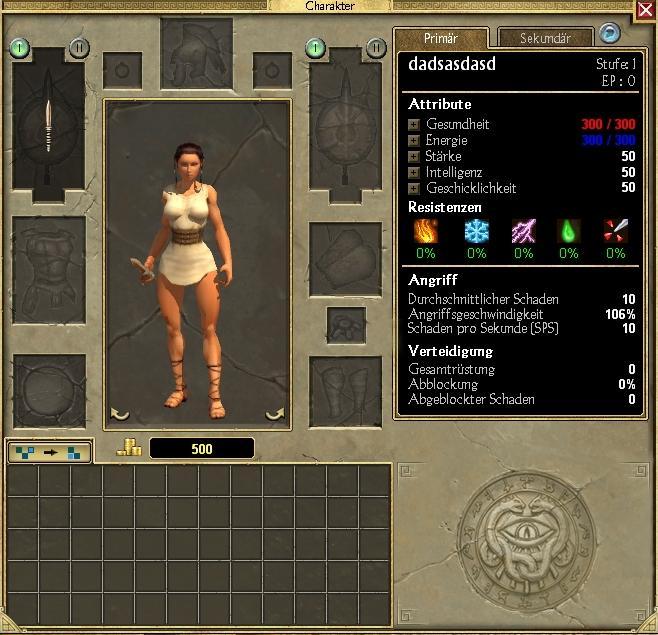Expand the Intelligenz attribute
This screenshot has height=635, width=658.
pyautogui.click(x=414, y=172)
